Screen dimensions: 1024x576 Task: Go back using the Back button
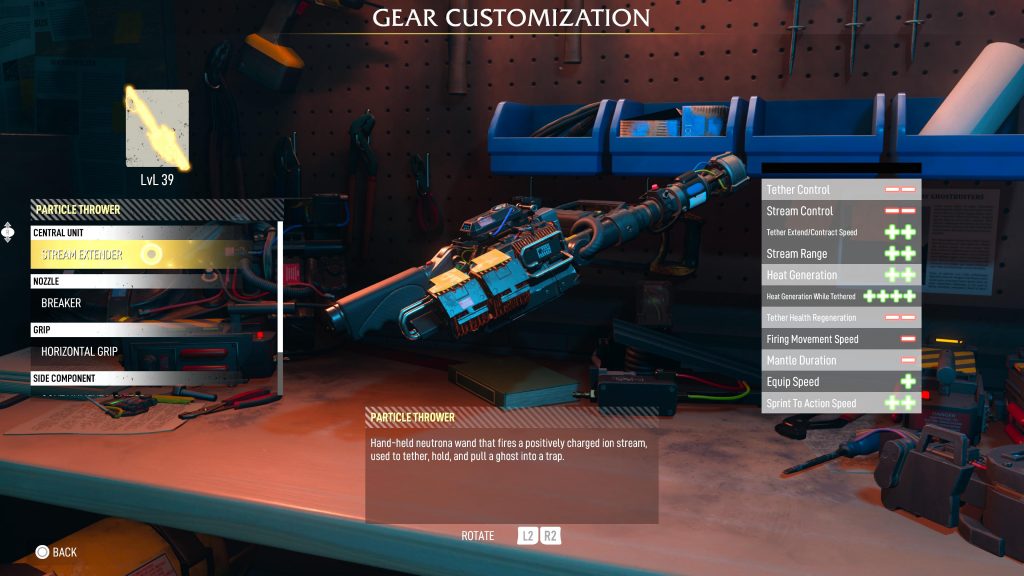tap(56, 552)
